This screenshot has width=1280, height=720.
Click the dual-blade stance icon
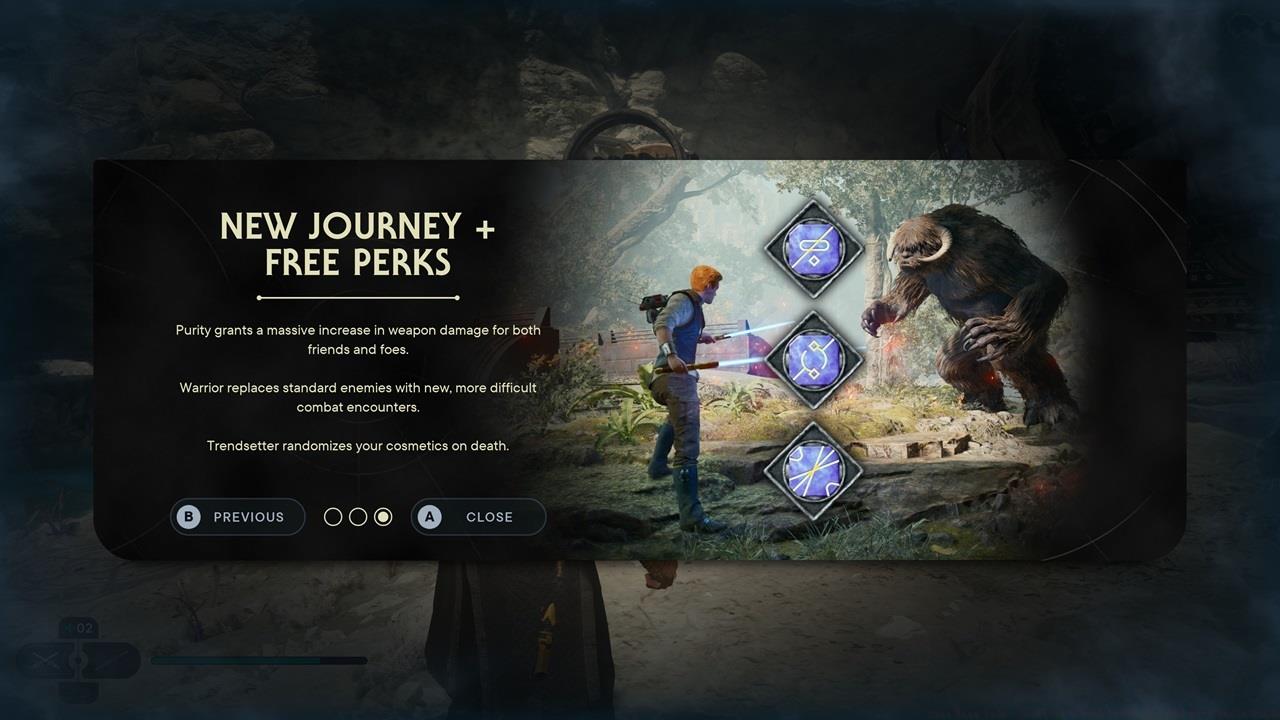pyautogui.click(x=45, y=660)
